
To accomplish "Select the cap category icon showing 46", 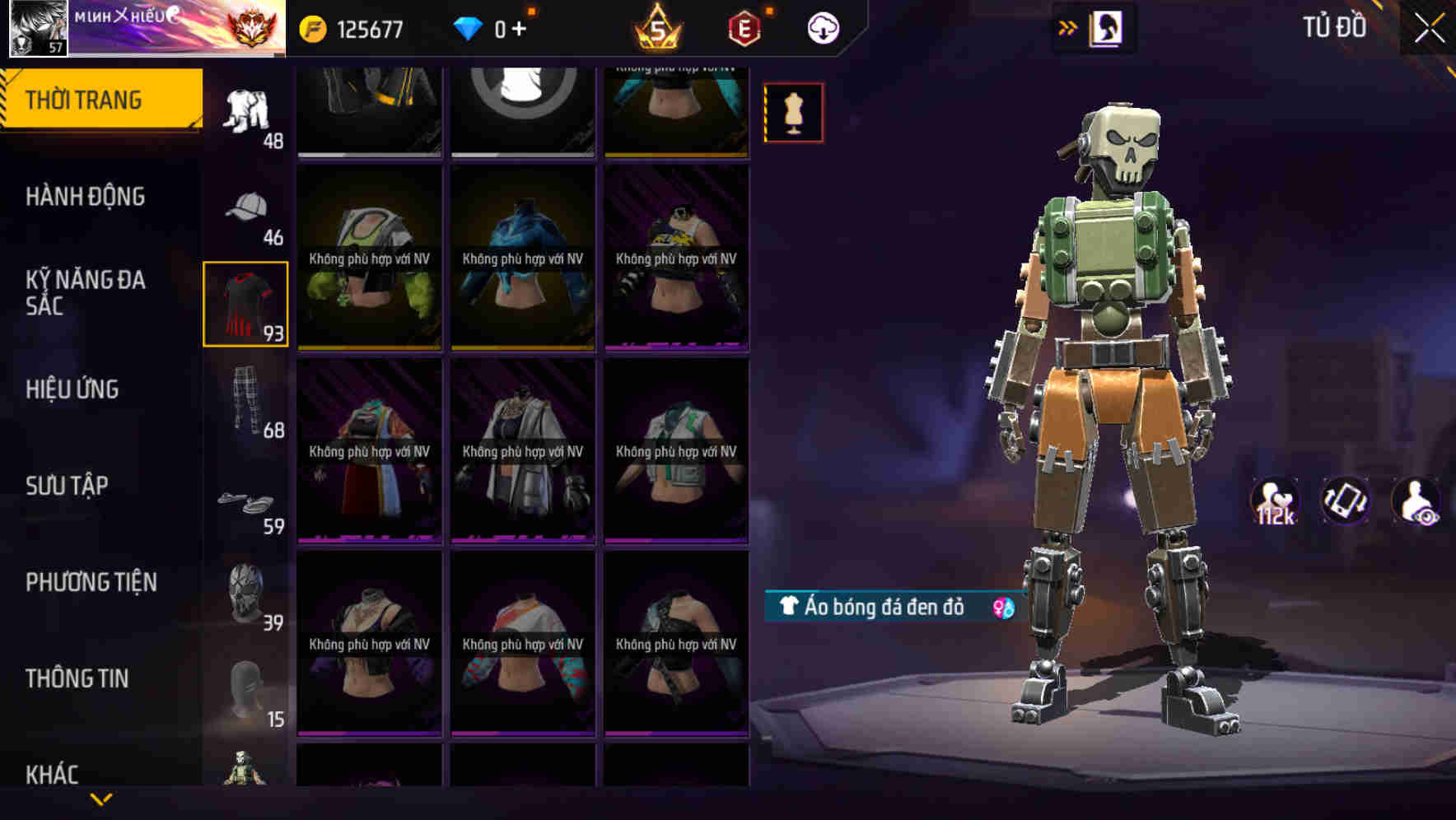I will click(245, 210).
